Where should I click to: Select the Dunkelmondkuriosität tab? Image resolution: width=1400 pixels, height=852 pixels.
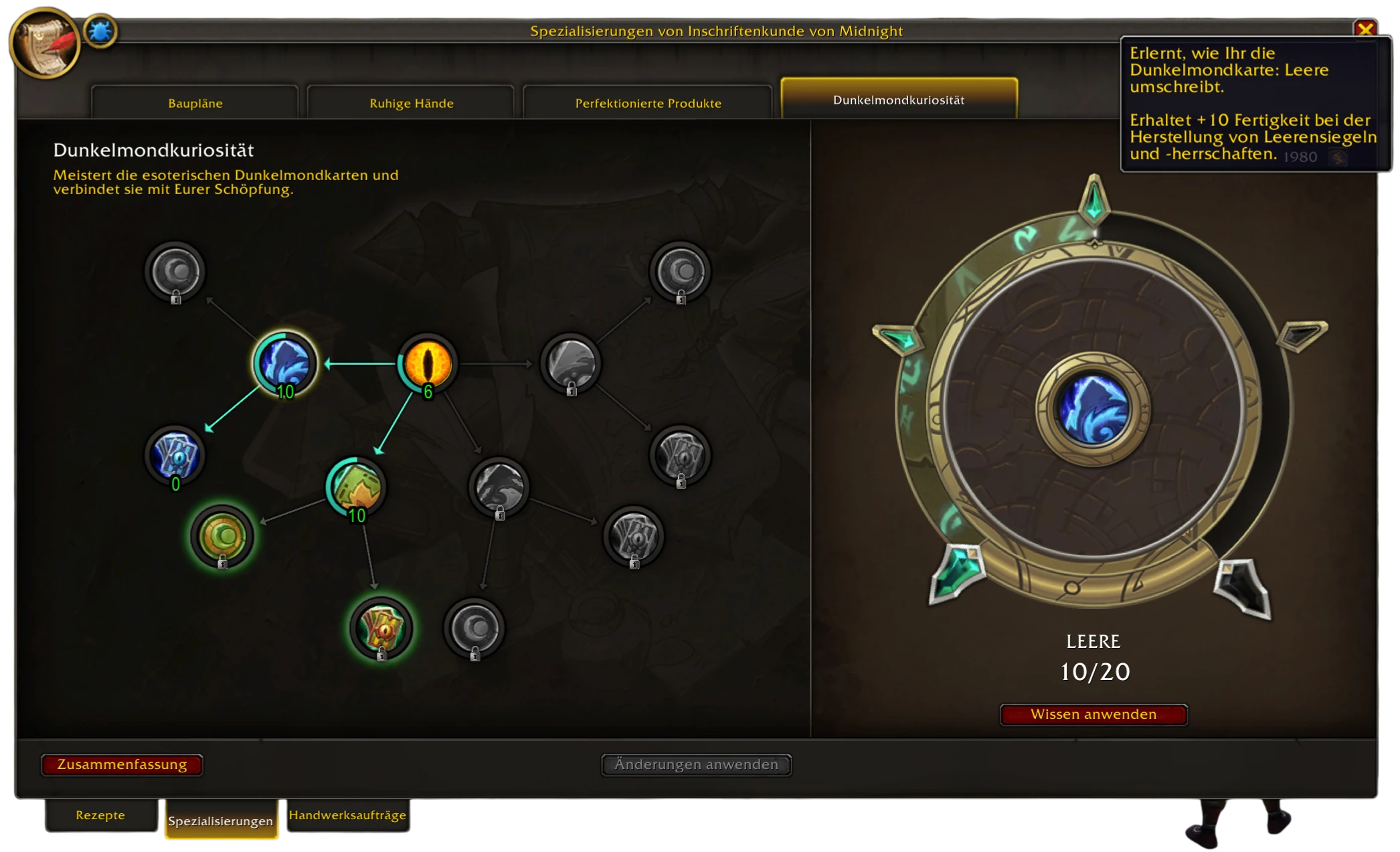[x=898, y=100]
